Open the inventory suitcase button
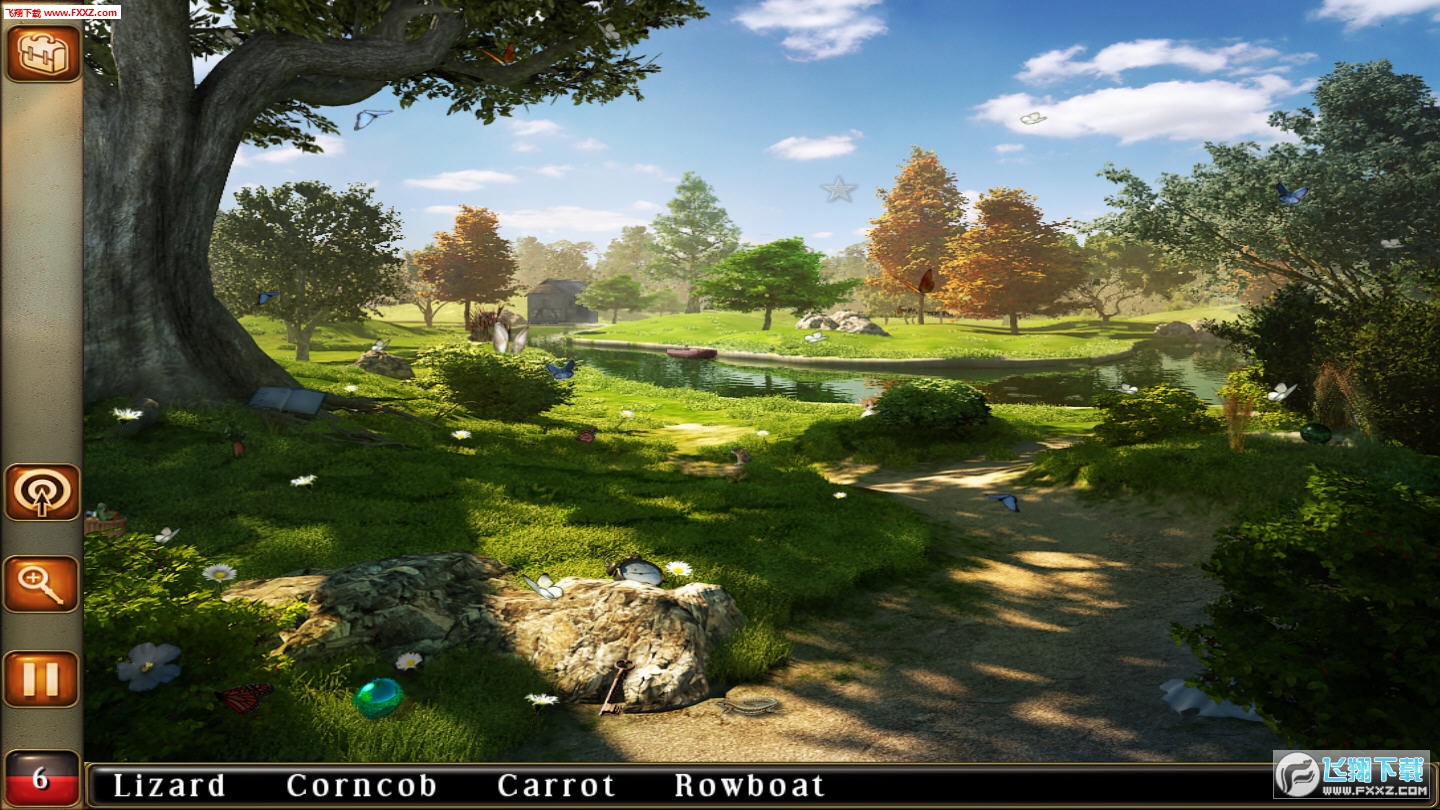1440x810 pixels. [x=42, y=52]
